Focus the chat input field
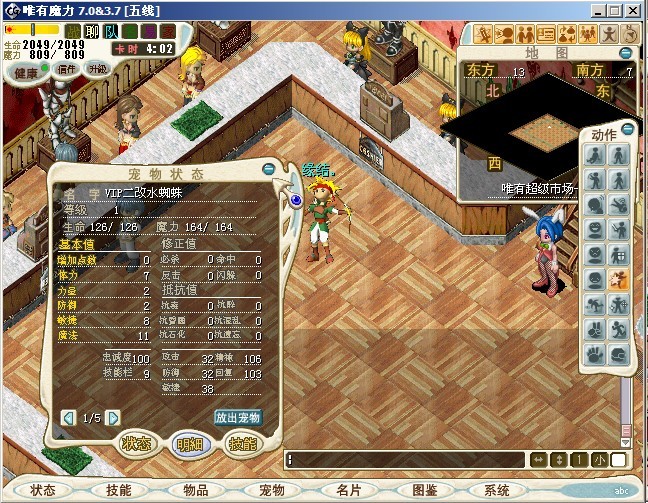Viewport: 648px width, 503px height. (x=405, y=459)
